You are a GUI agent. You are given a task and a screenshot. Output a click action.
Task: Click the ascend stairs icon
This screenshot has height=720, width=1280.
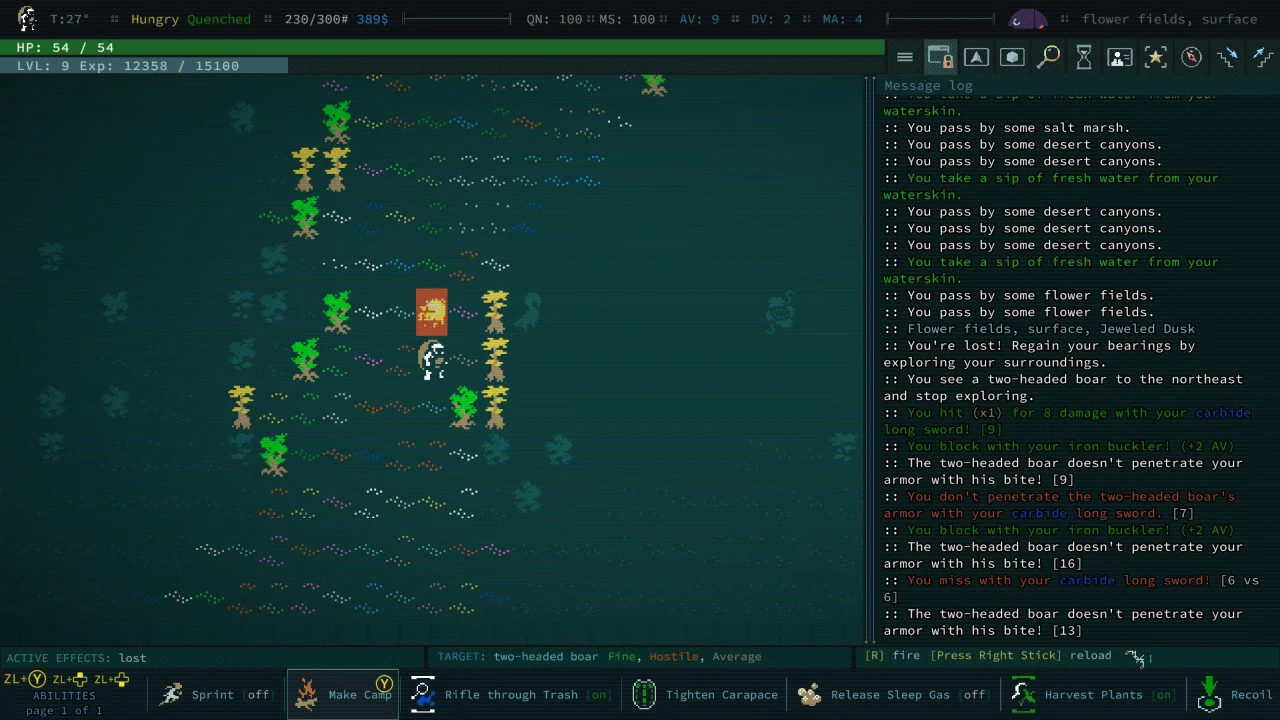pyautogui.click(x=1263, y=57)
